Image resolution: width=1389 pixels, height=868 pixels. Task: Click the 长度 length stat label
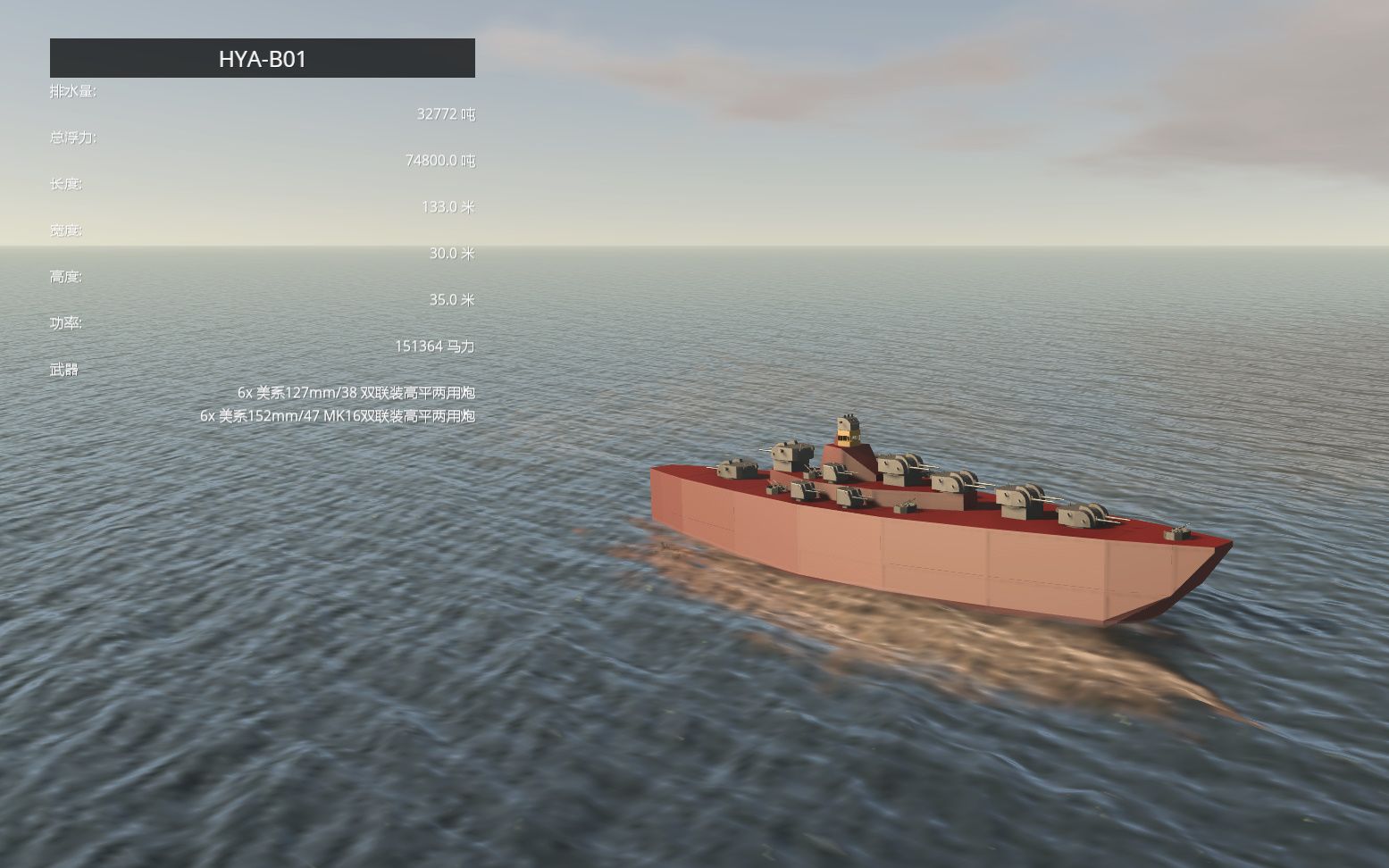tap(65, 185)
